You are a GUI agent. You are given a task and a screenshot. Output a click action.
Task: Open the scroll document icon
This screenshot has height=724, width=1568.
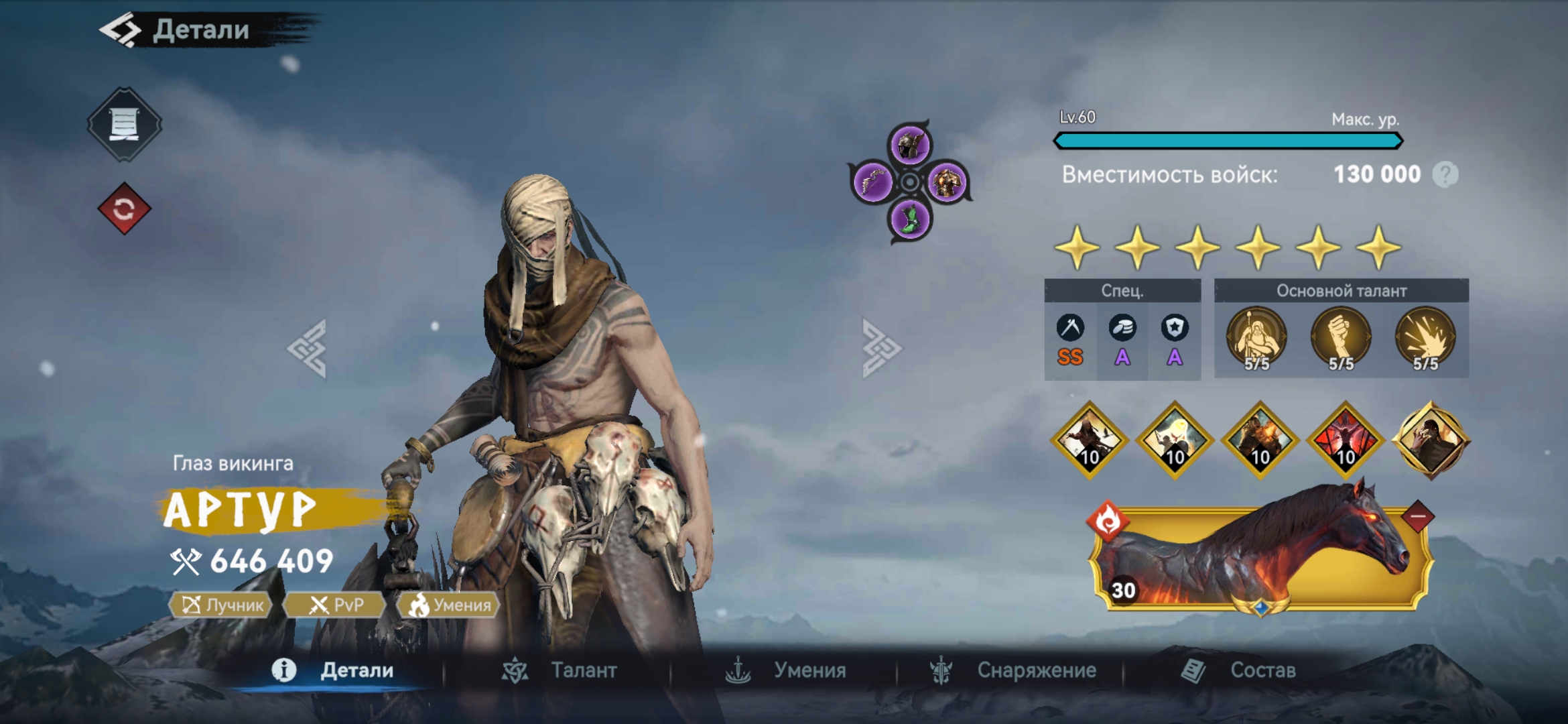(x=124, y=124)
